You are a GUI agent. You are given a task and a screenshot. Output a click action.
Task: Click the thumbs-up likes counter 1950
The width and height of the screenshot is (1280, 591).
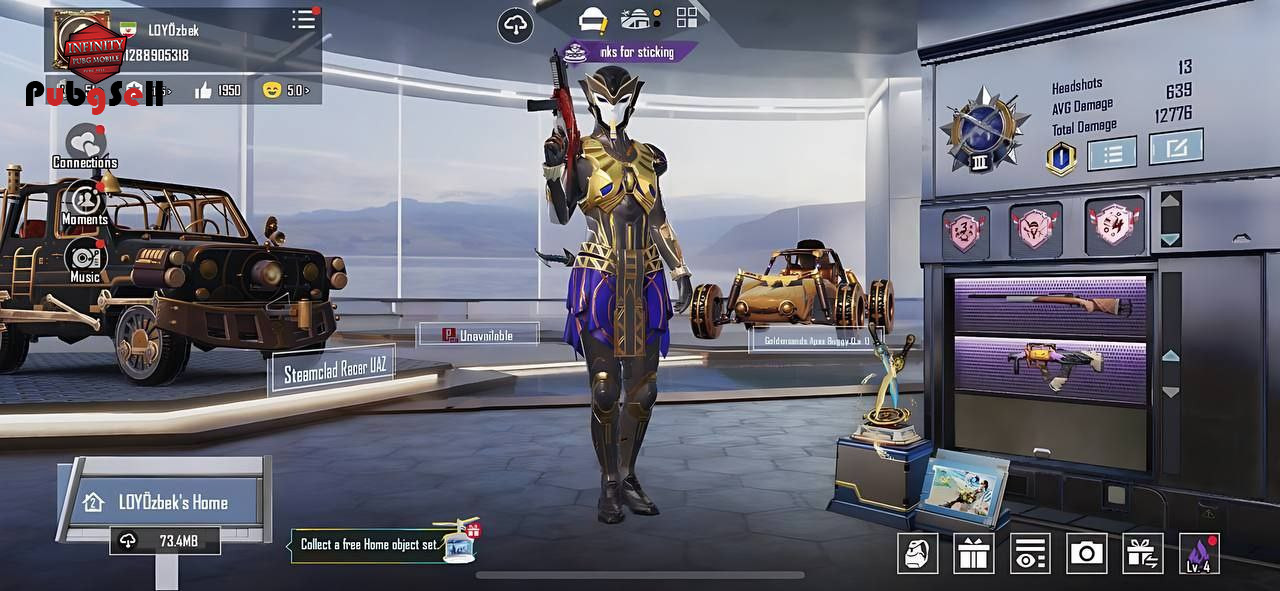(218, 91)
